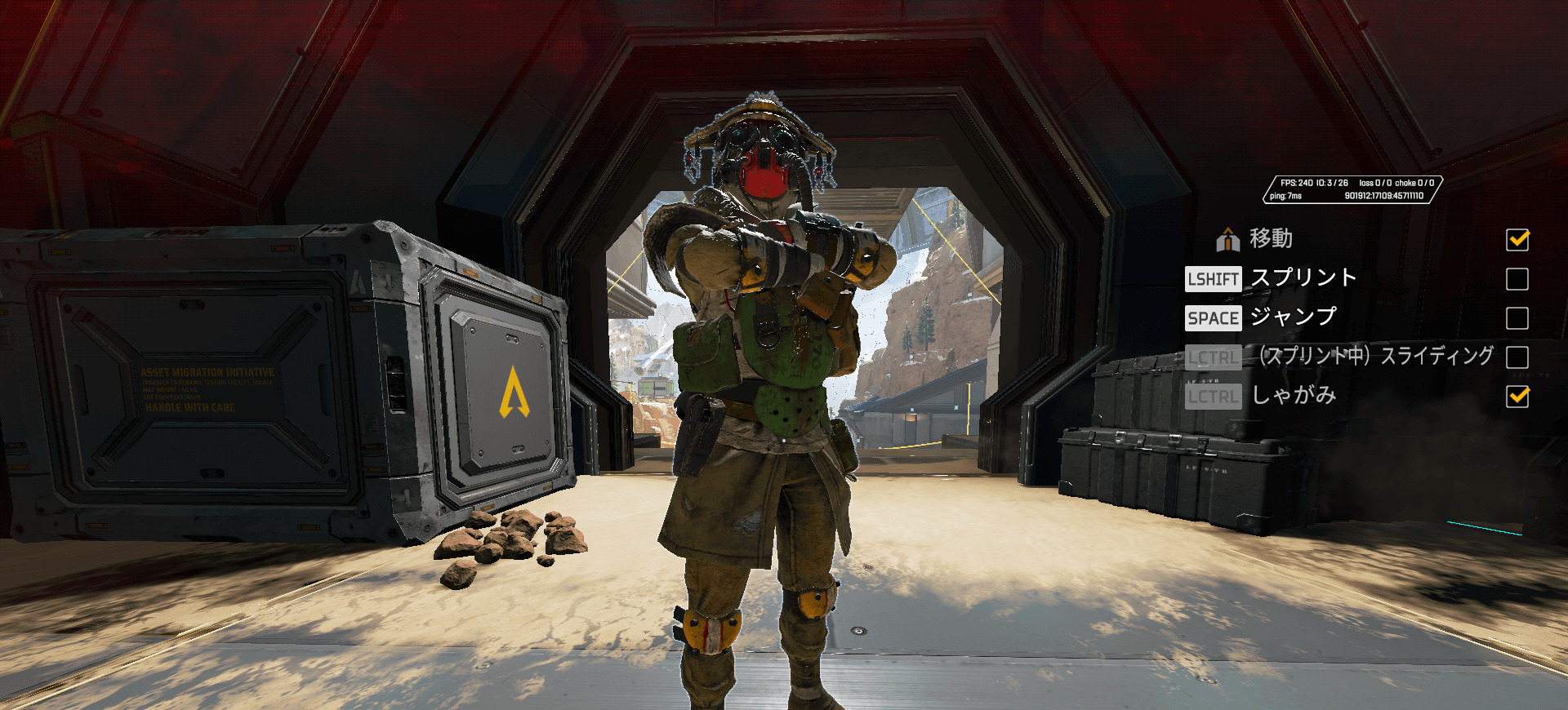The image size is (1568, 710).
Task: Click the checked 移動 checkbox
Action: coord(1517,240)
